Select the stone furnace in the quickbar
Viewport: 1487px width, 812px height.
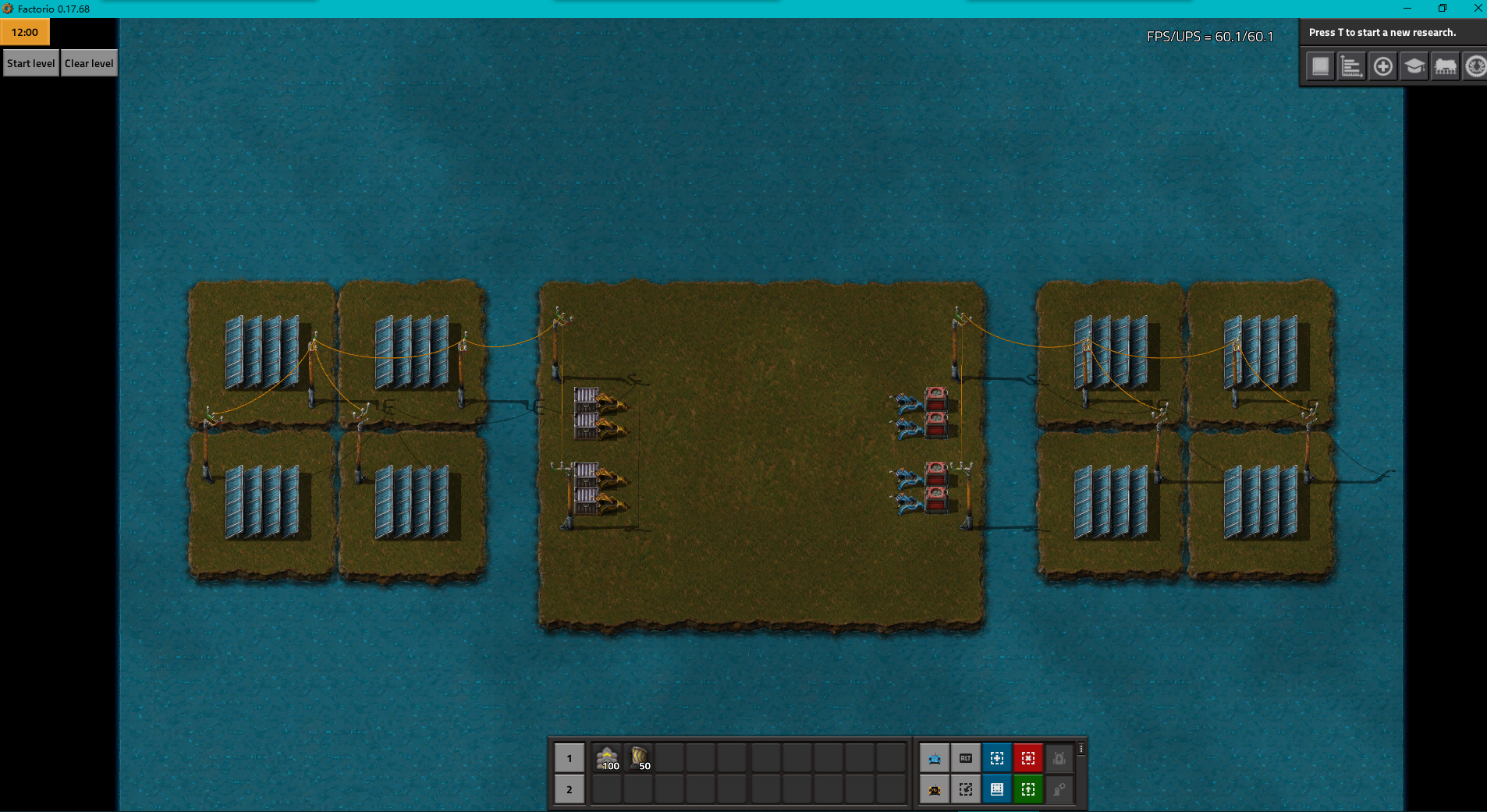[608, 757]
